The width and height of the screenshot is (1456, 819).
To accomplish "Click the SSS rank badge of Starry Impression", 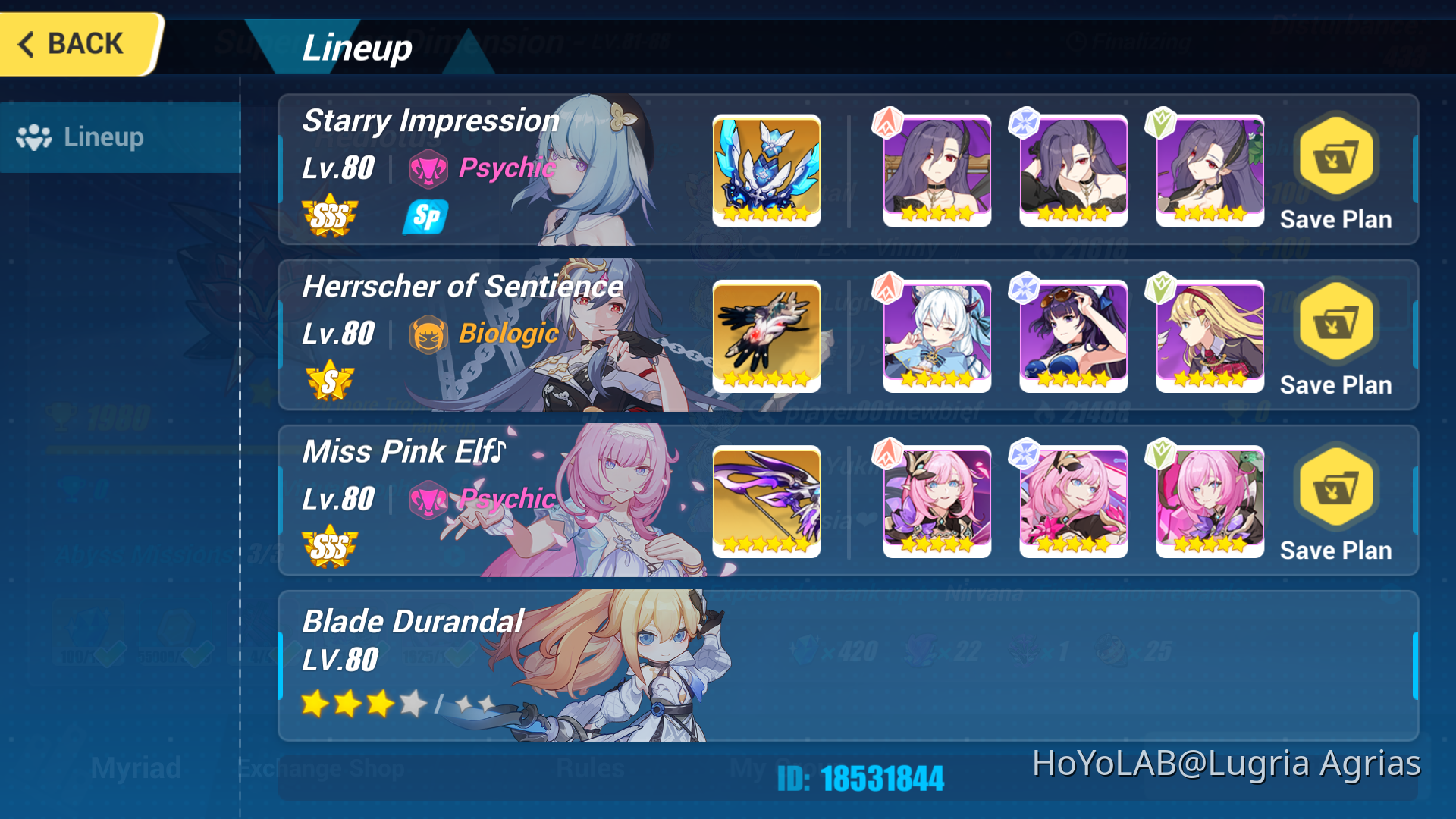I will tap(330, 218).
